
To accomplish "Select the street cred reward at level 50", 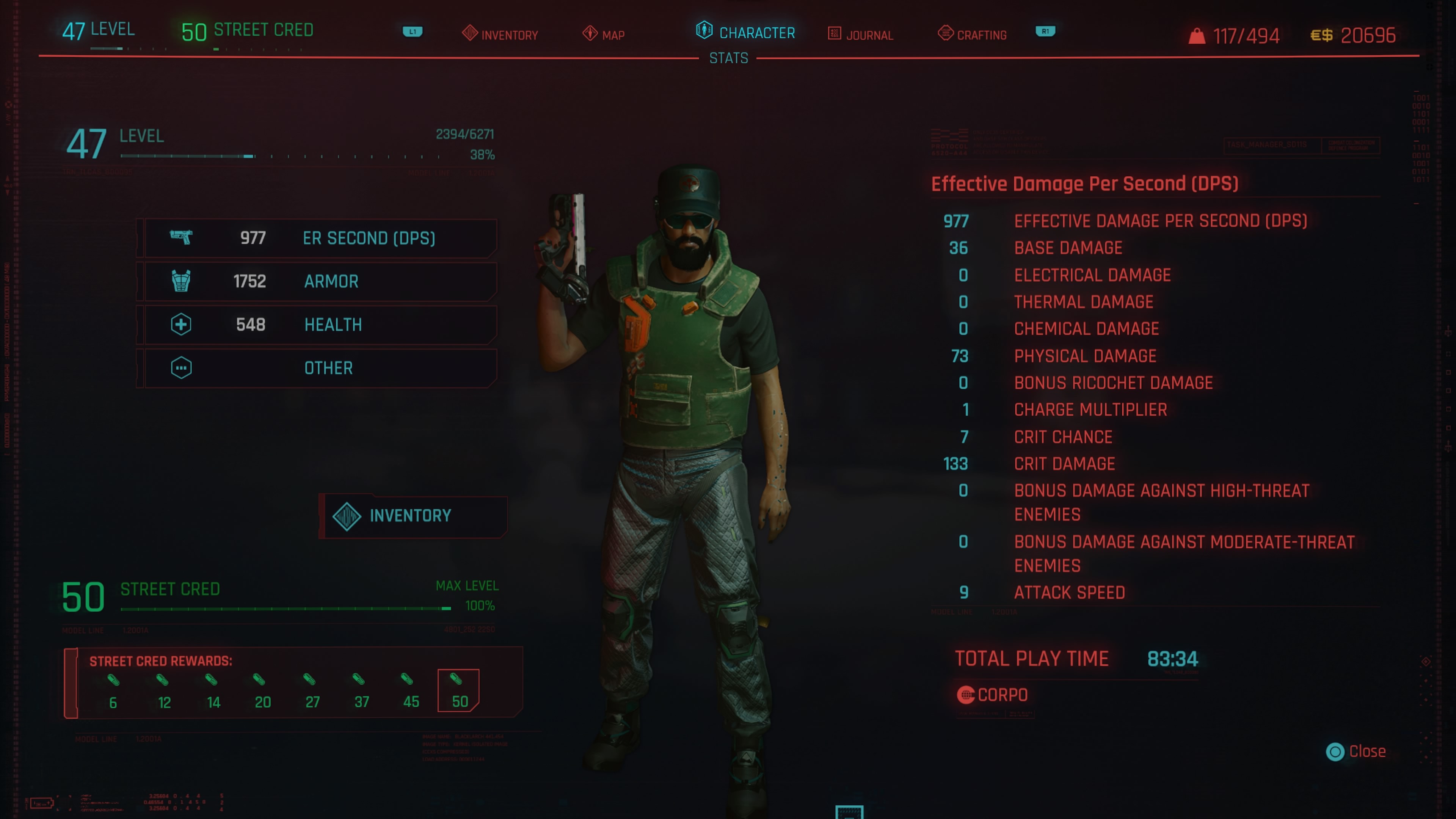I will (458, 690).
